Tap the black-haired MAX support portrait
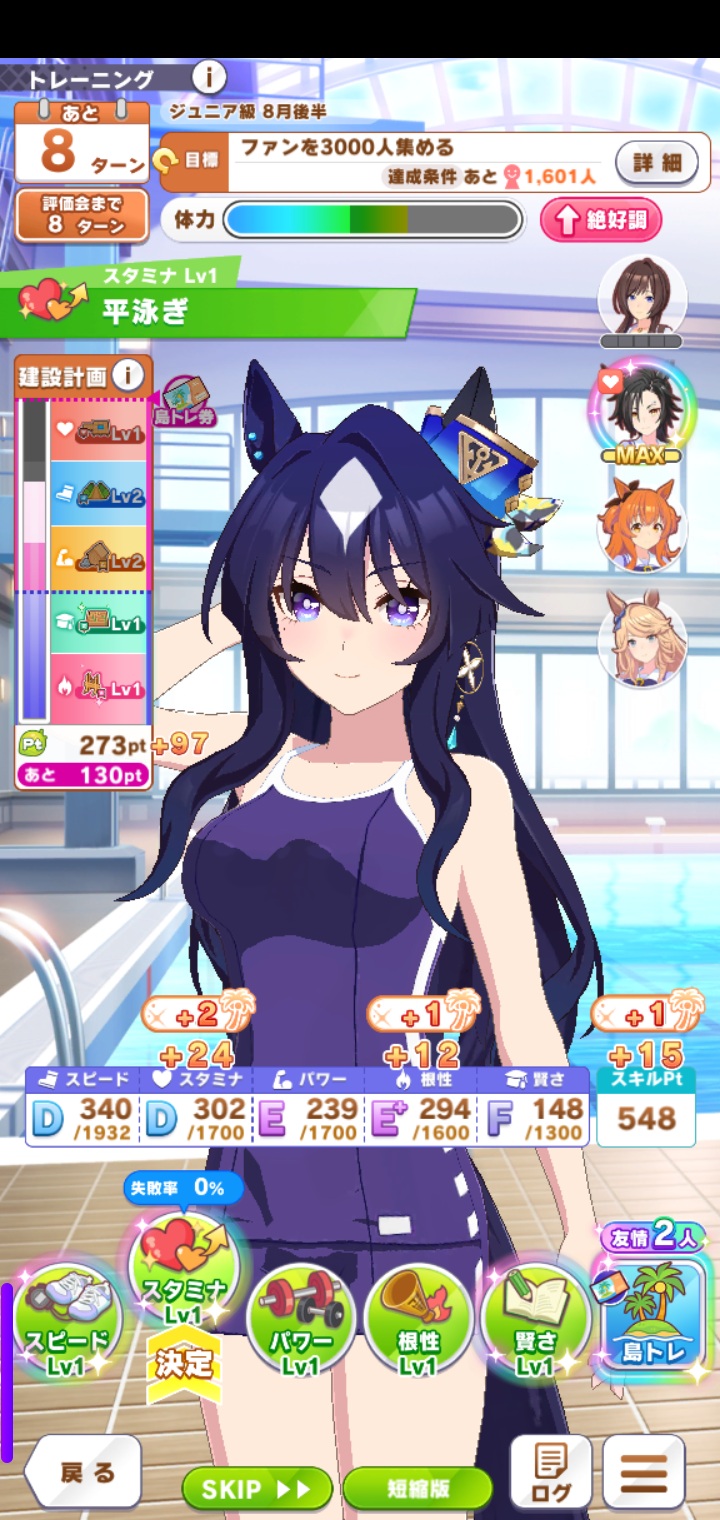720x1520 pixels. click(641, 410)
